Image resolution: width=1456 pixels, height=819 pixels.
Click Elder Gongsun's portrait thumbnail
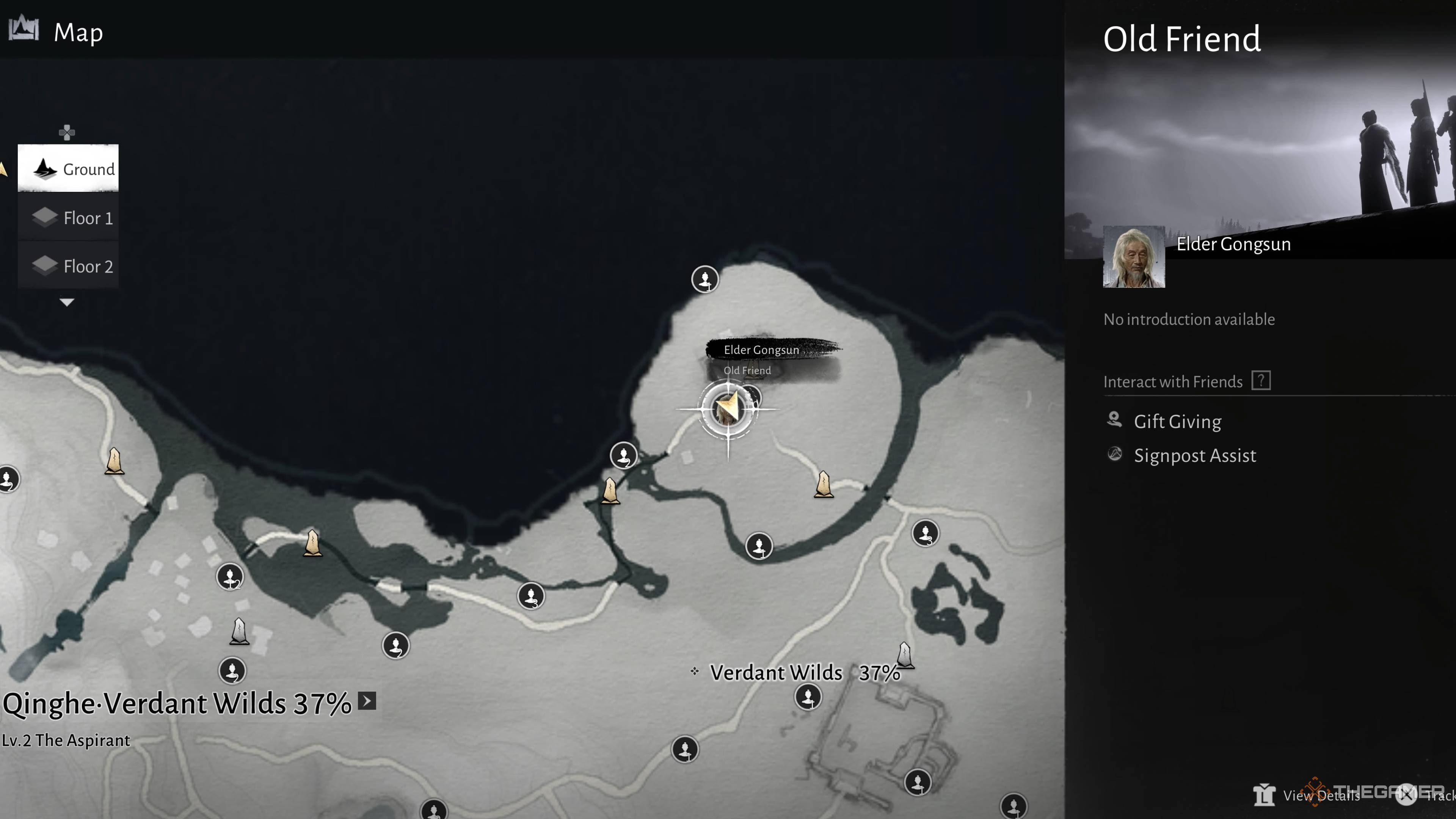[1133, 257]
